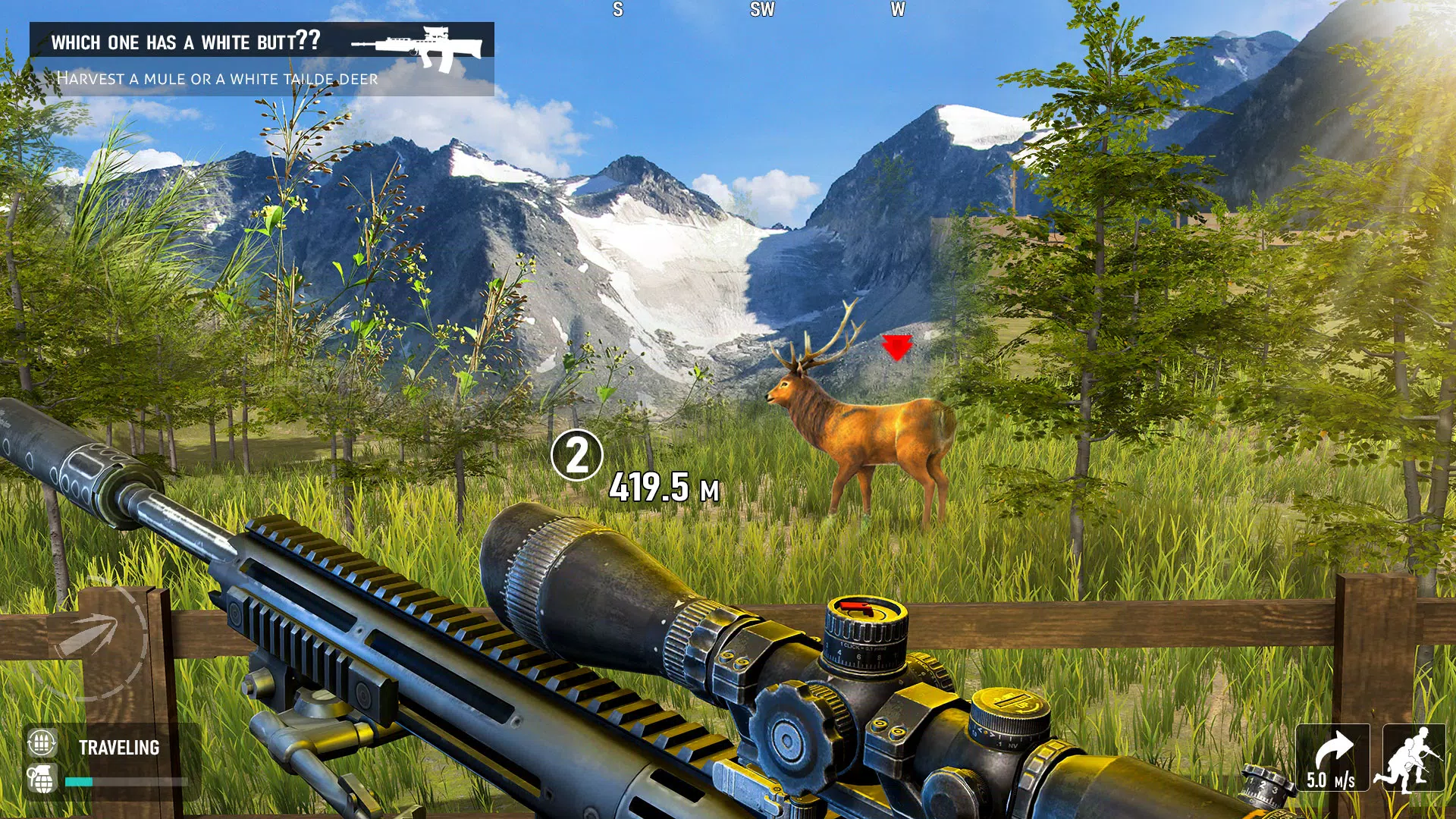Select the wind arrow indicator box
This screenshot has width=1456, height=819.
tap(1332, 758)
